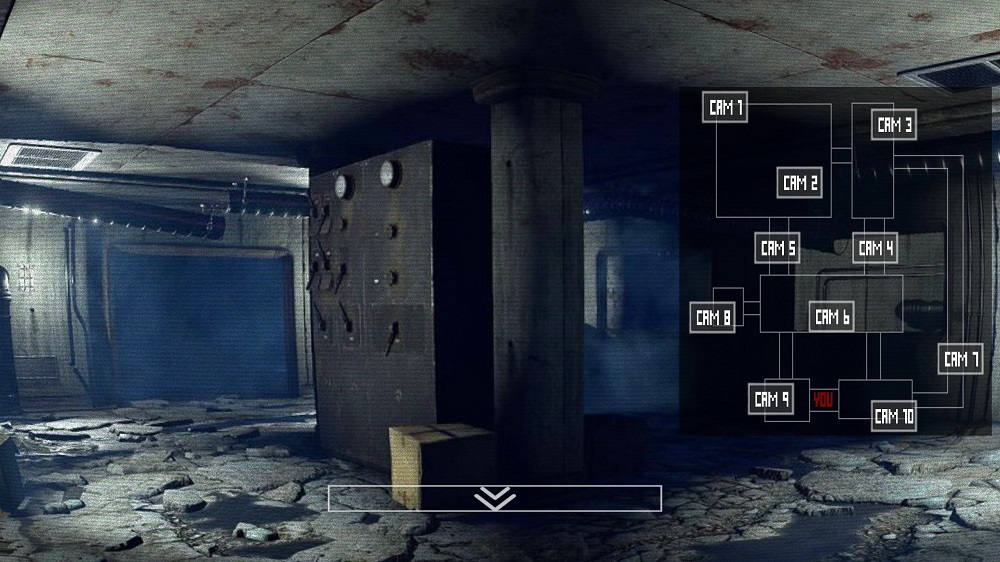Switch to CAM 6 feed
1000x562 pixels.
click(x=832, y=318)
